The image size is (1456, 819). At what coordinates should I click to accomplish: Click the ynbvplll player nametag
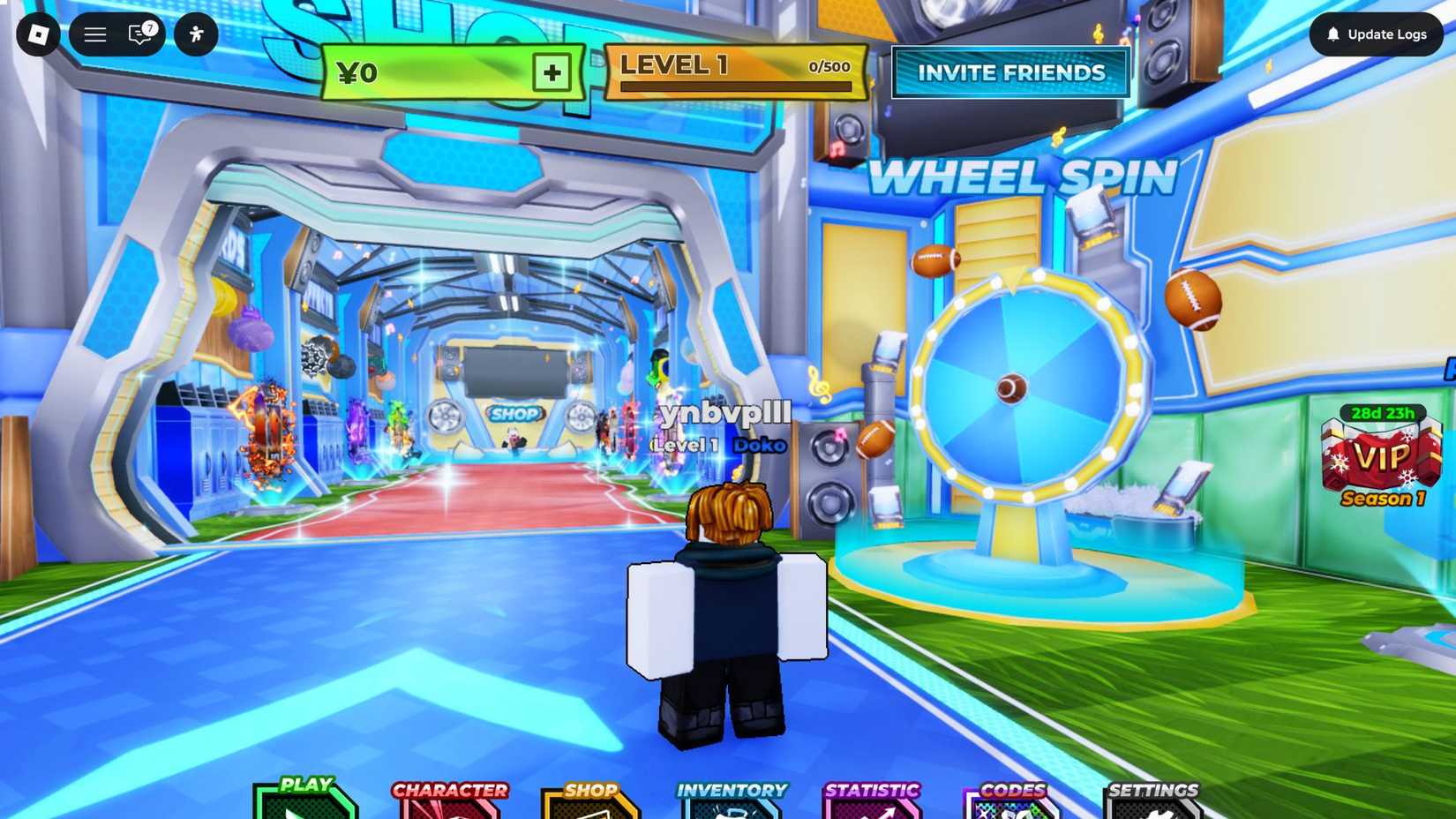click(725, 413)
